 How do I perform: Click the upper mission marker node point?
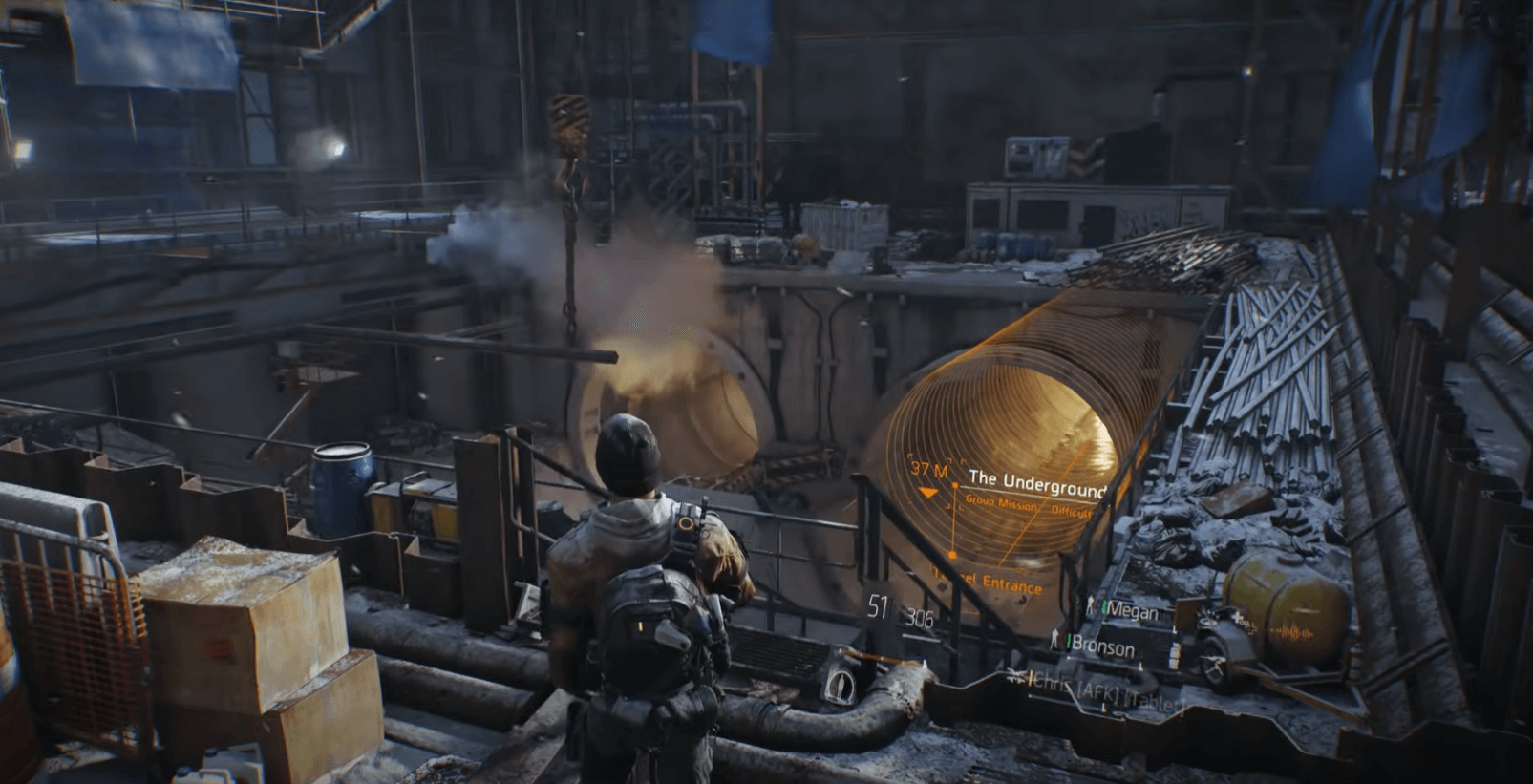956,485
